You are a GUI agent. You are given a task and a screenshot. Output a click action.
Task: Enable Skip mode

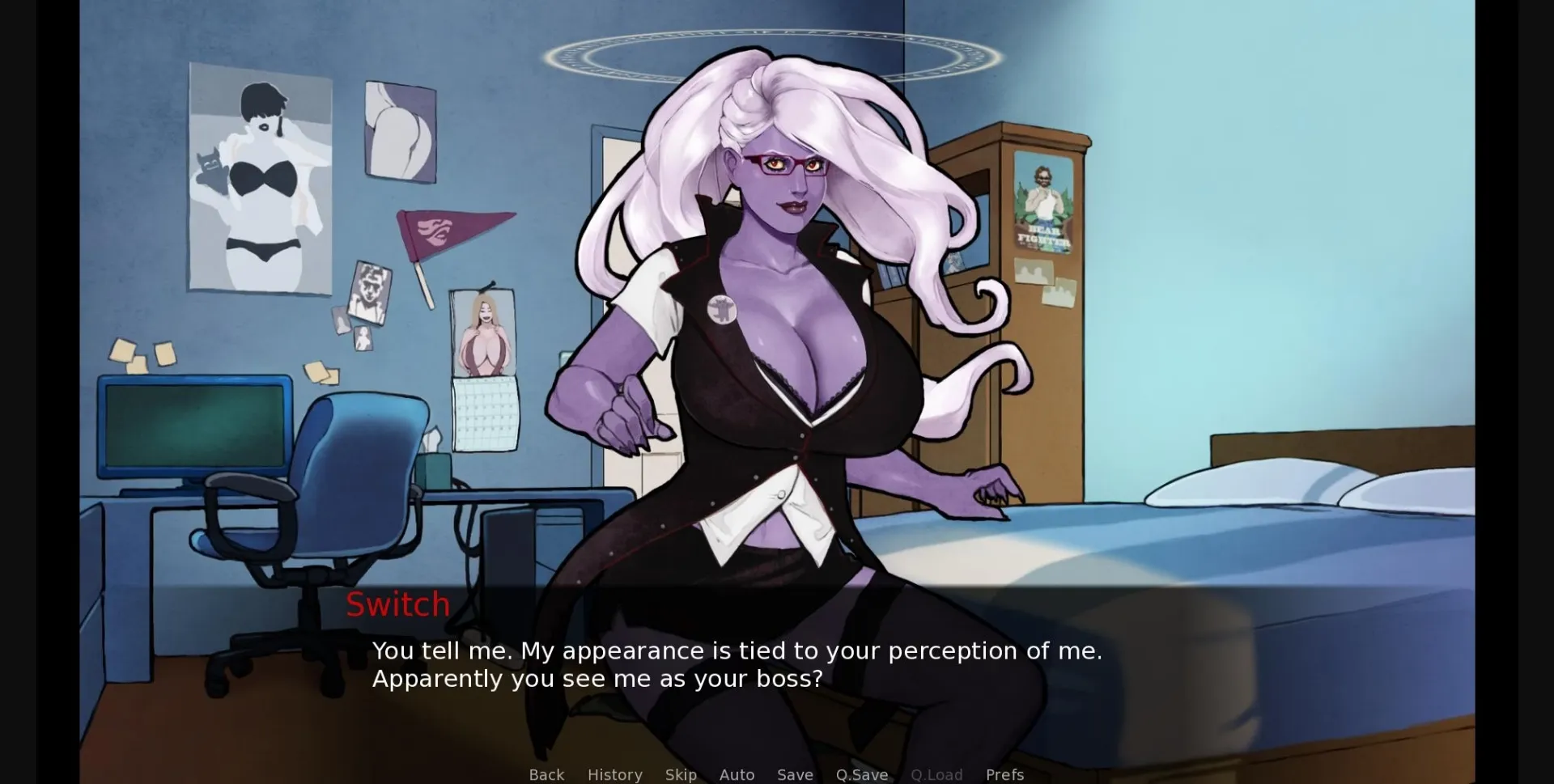tap(681, 774)
